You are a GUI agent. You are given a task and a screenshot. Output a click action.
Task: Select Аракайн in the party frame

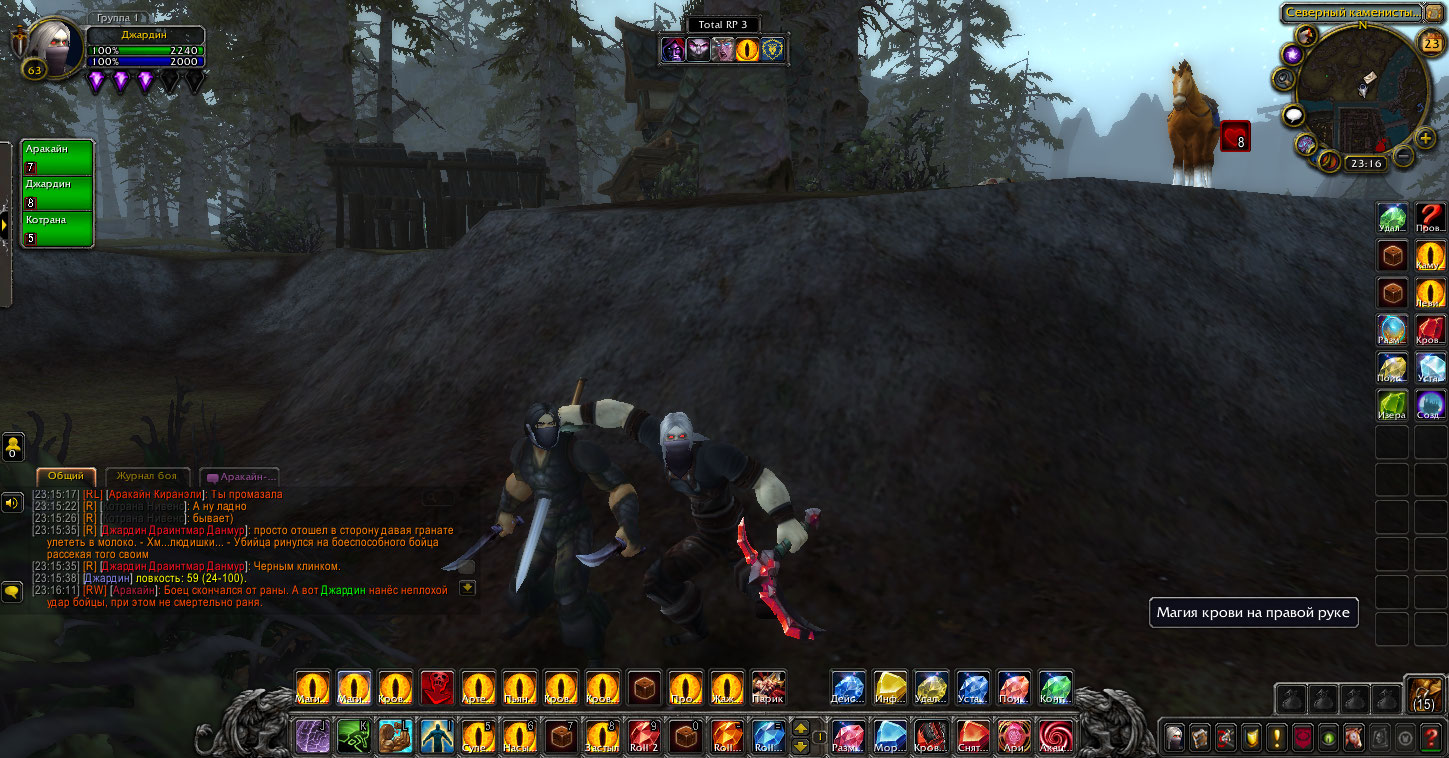coord(57,157)
